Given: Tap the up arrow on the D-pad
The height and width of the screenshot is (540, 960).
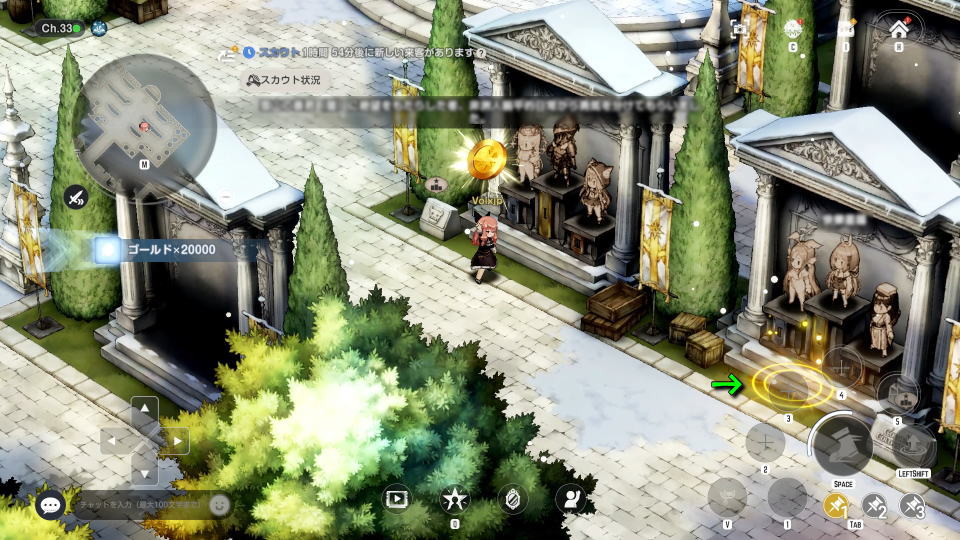Looking at the screenshot, I should tap(145, 409).
